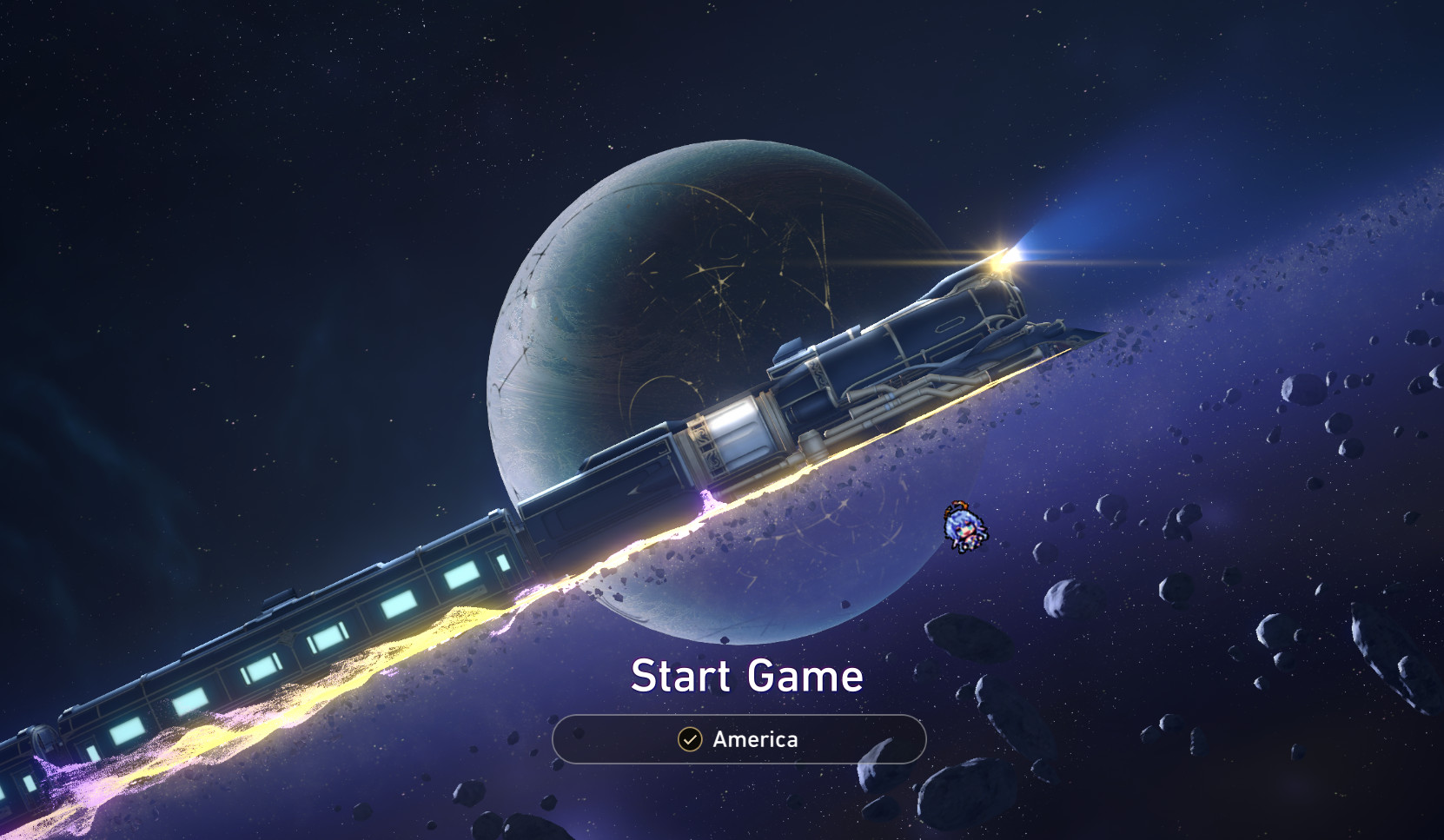Select the America server entry
This screenshot has width=1444, height=840.
[754, 740]
